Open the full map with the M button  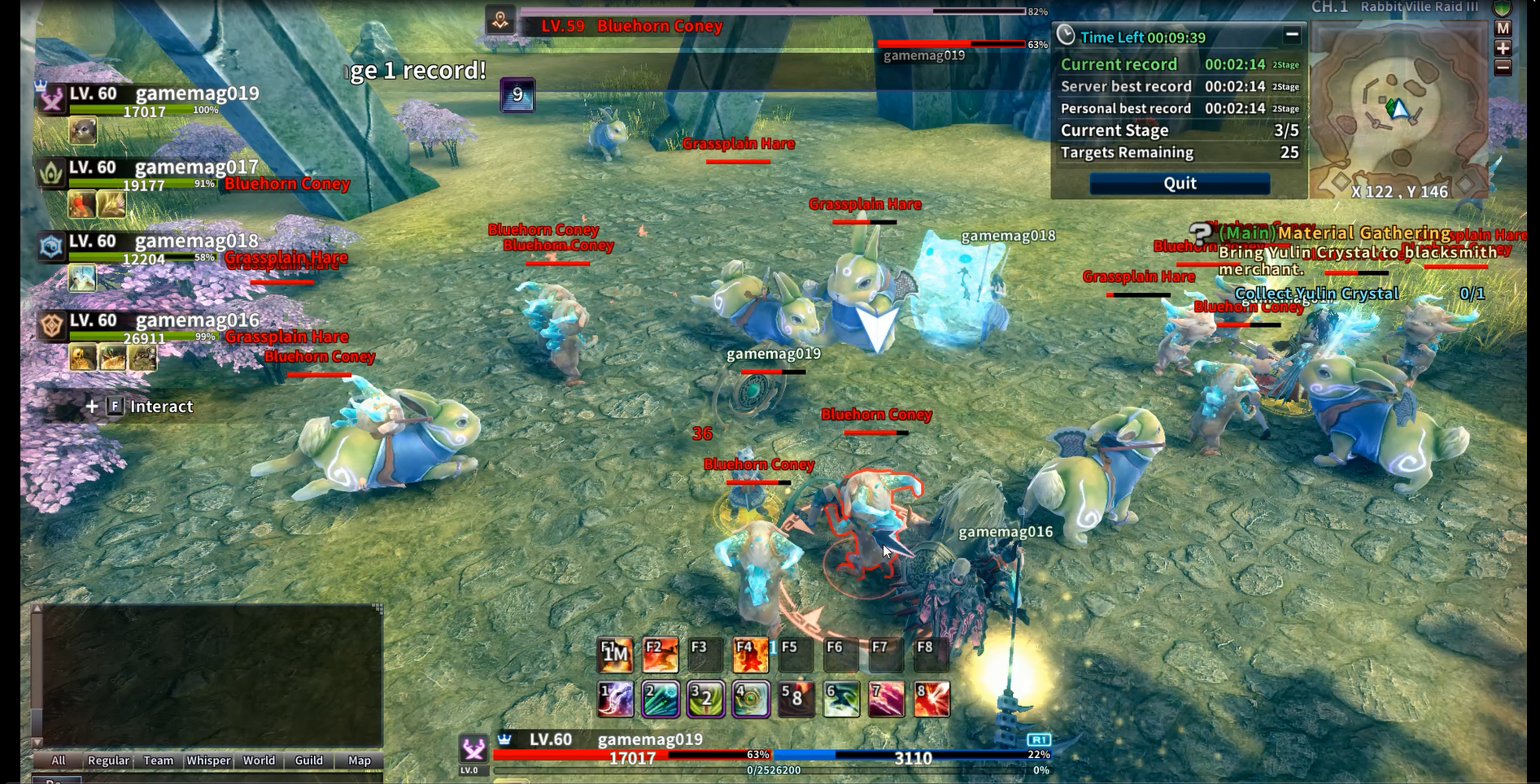click(1503, 28)
